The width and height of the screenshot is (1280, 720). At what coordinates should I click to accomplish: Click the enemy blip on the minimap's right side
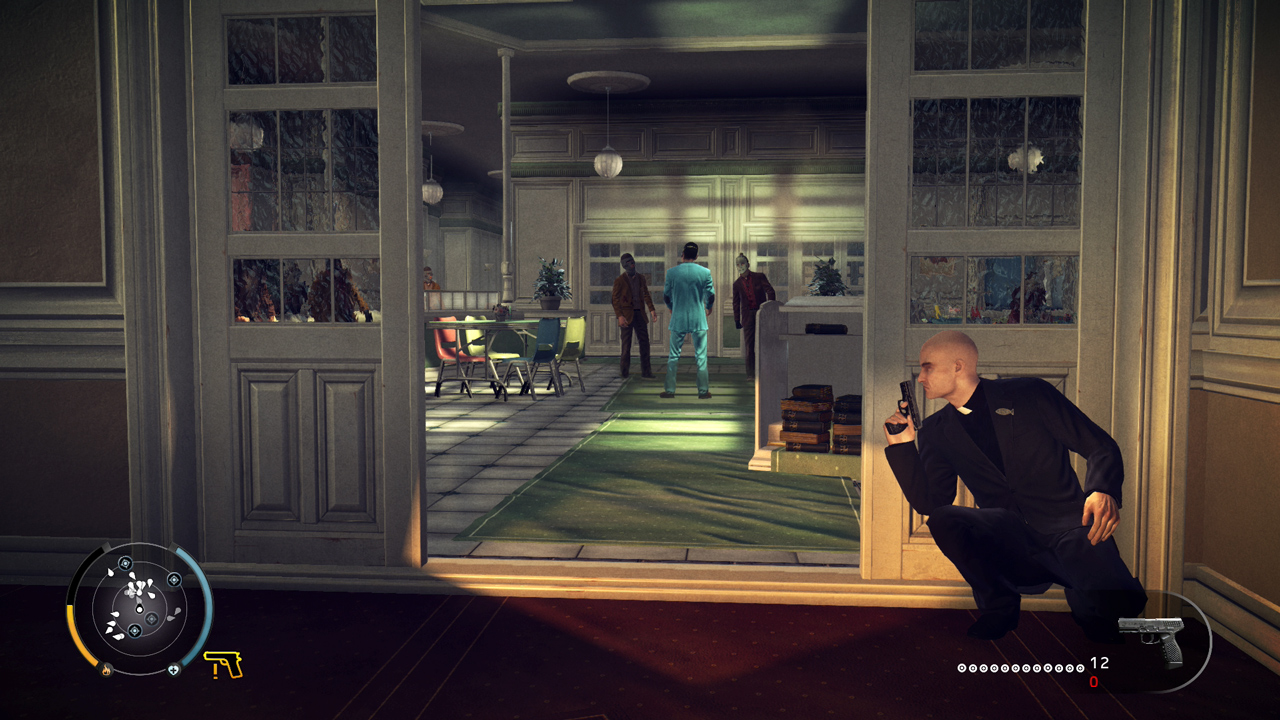click(x=175, y=580)
